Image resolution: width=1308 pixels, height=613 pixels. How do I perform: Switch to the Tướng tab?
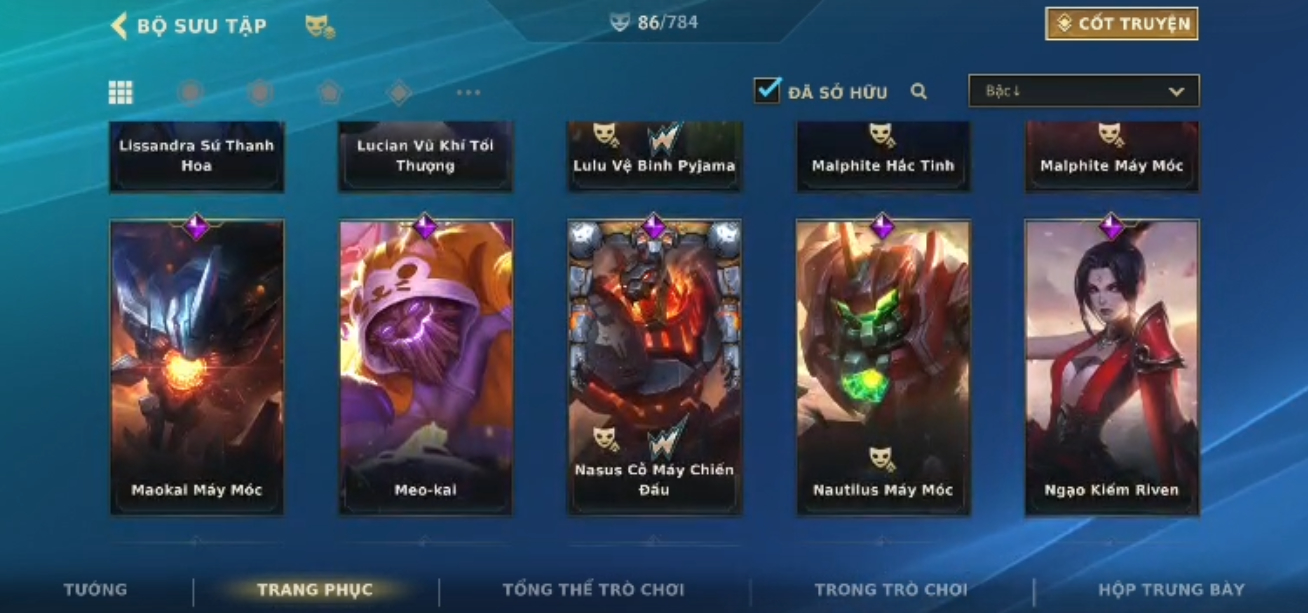pos(96,589)
